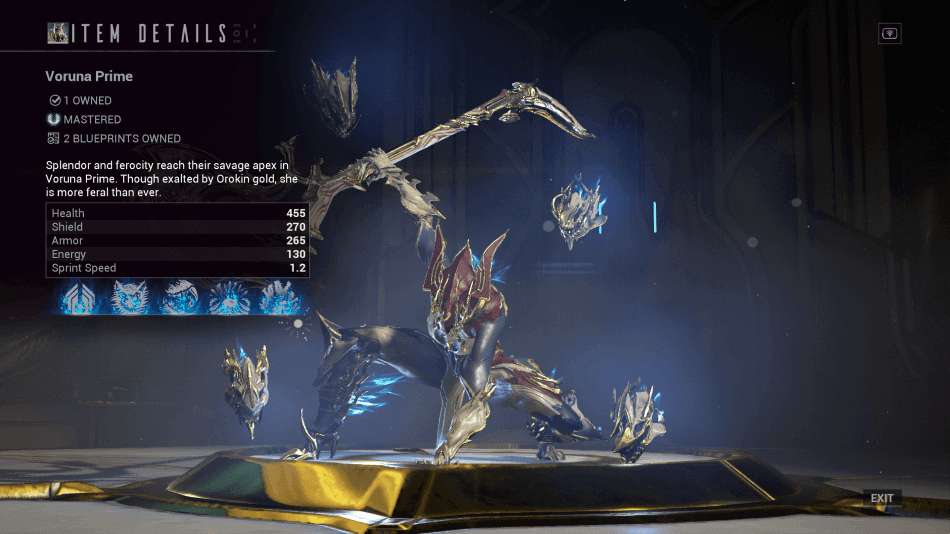Choose the last ability icon with claws
Screen dimensions: 950x534
[279, 297]
